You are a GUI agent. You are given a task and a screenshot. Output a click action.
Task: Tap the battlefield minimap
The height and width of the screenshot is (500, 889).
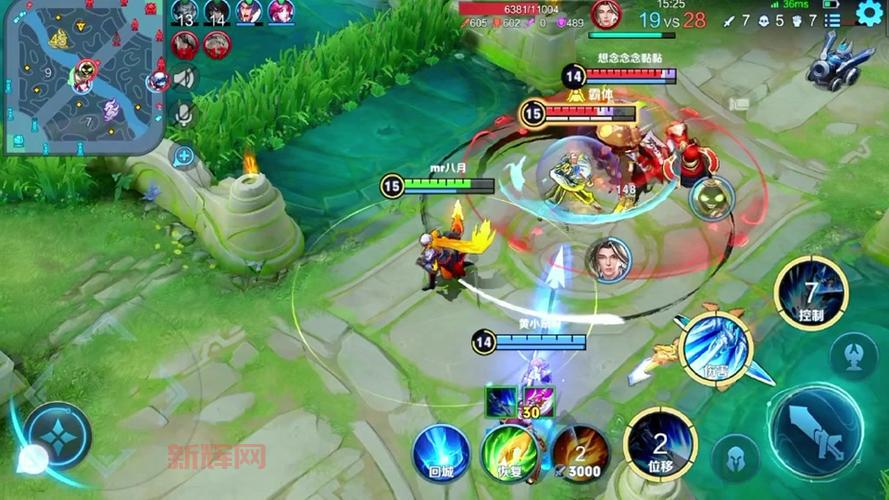(x=83, y=77)
